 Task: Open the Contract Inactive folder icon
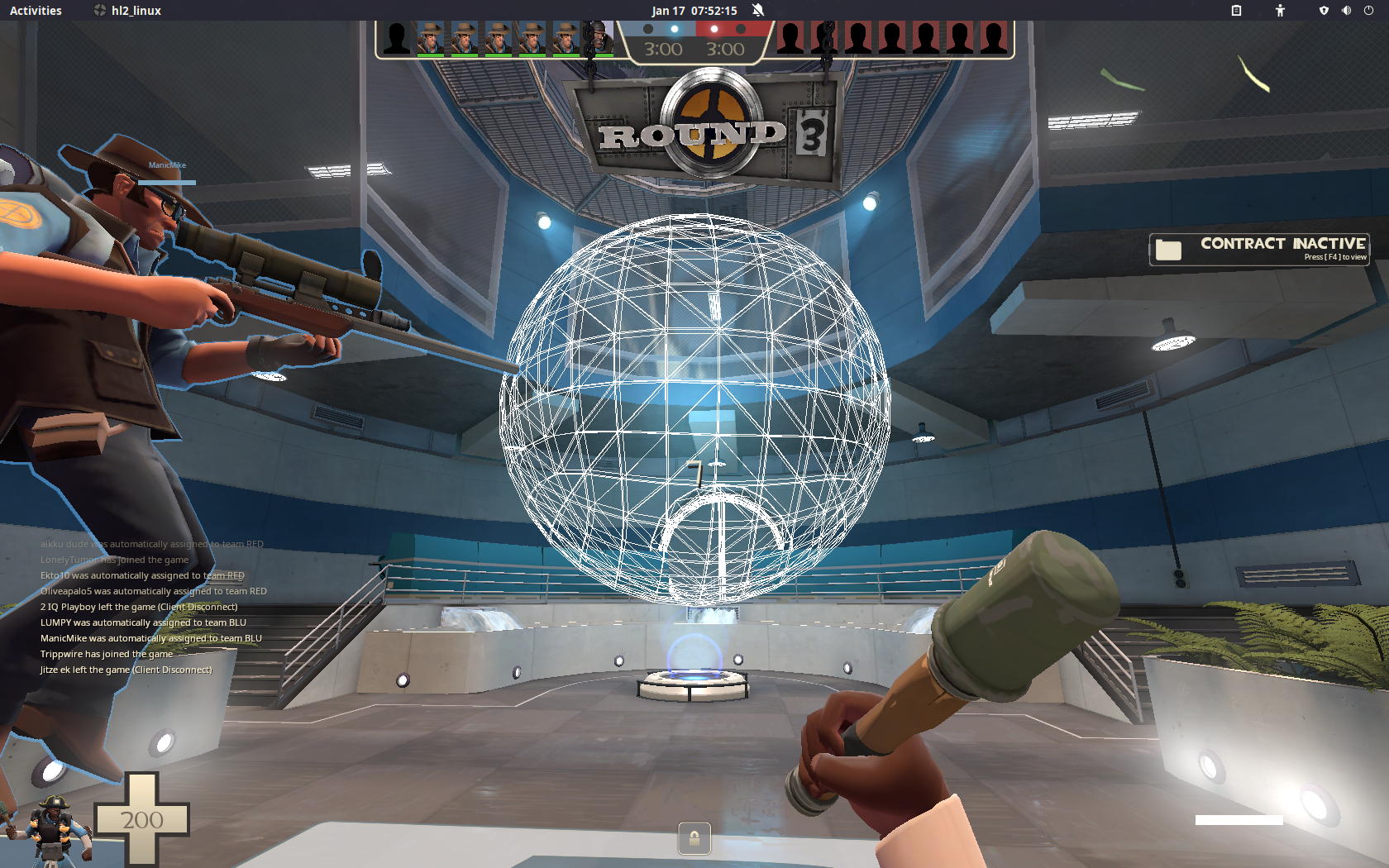[x=1168, y=246]
